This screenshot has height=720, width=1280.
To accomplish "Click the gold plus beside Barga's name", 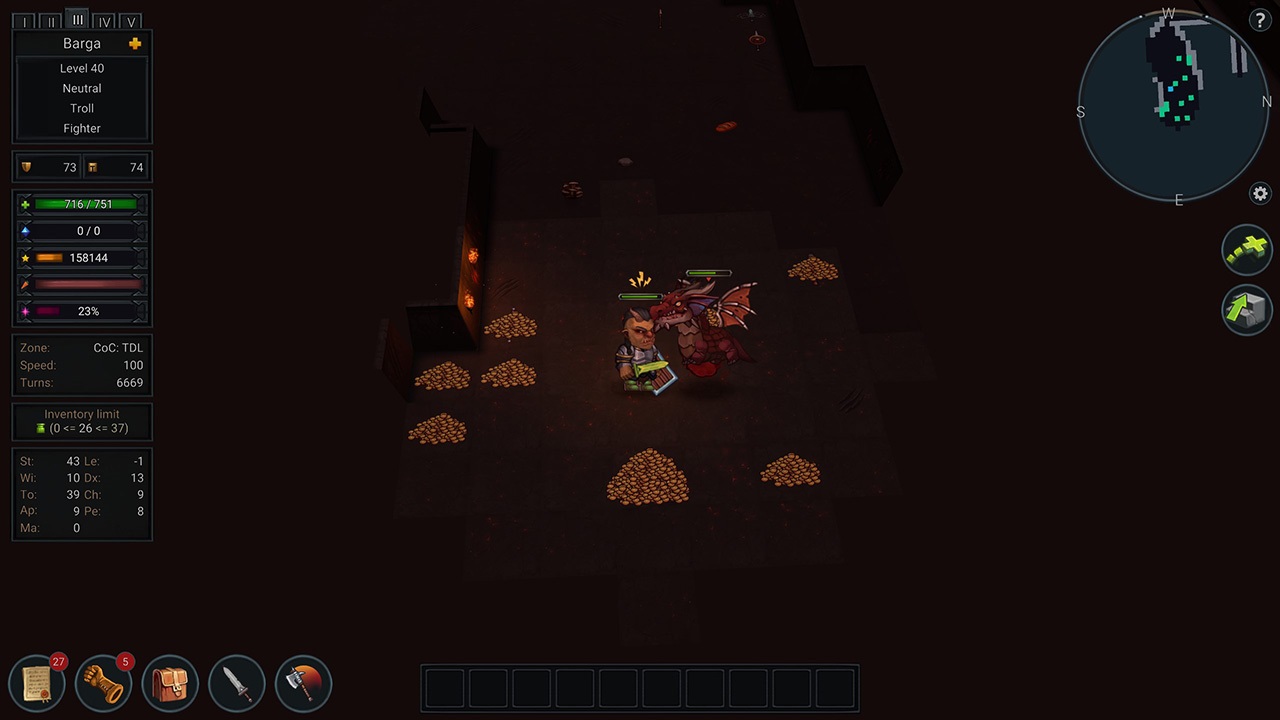I will click(134, 43).
